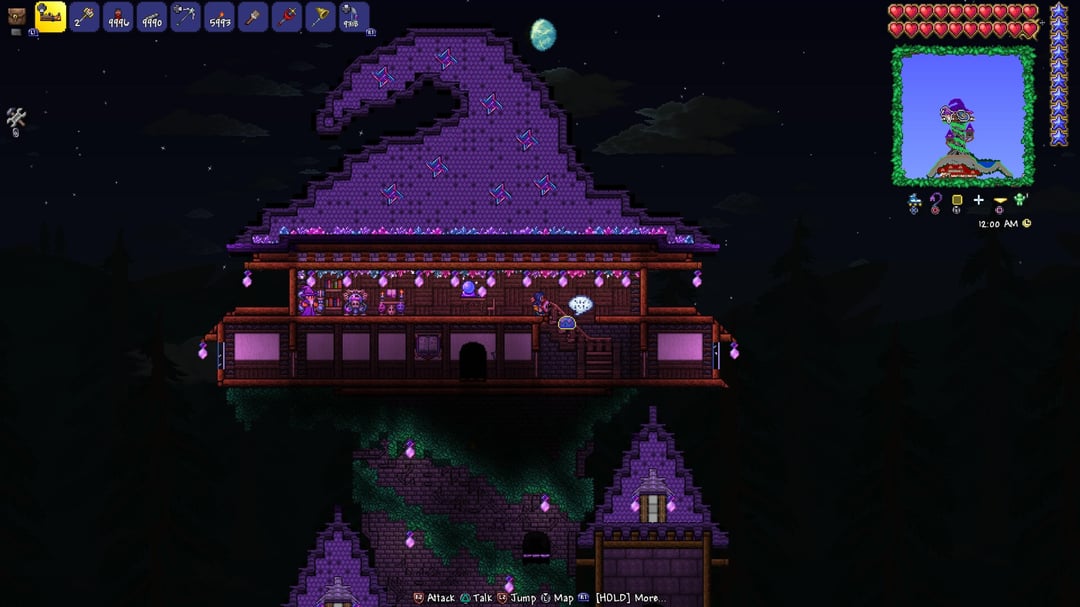This screenshot has height=607, width=1080.
Task: Select the highlighted yellow first hotbar slot
Action: tap(51, 16)
